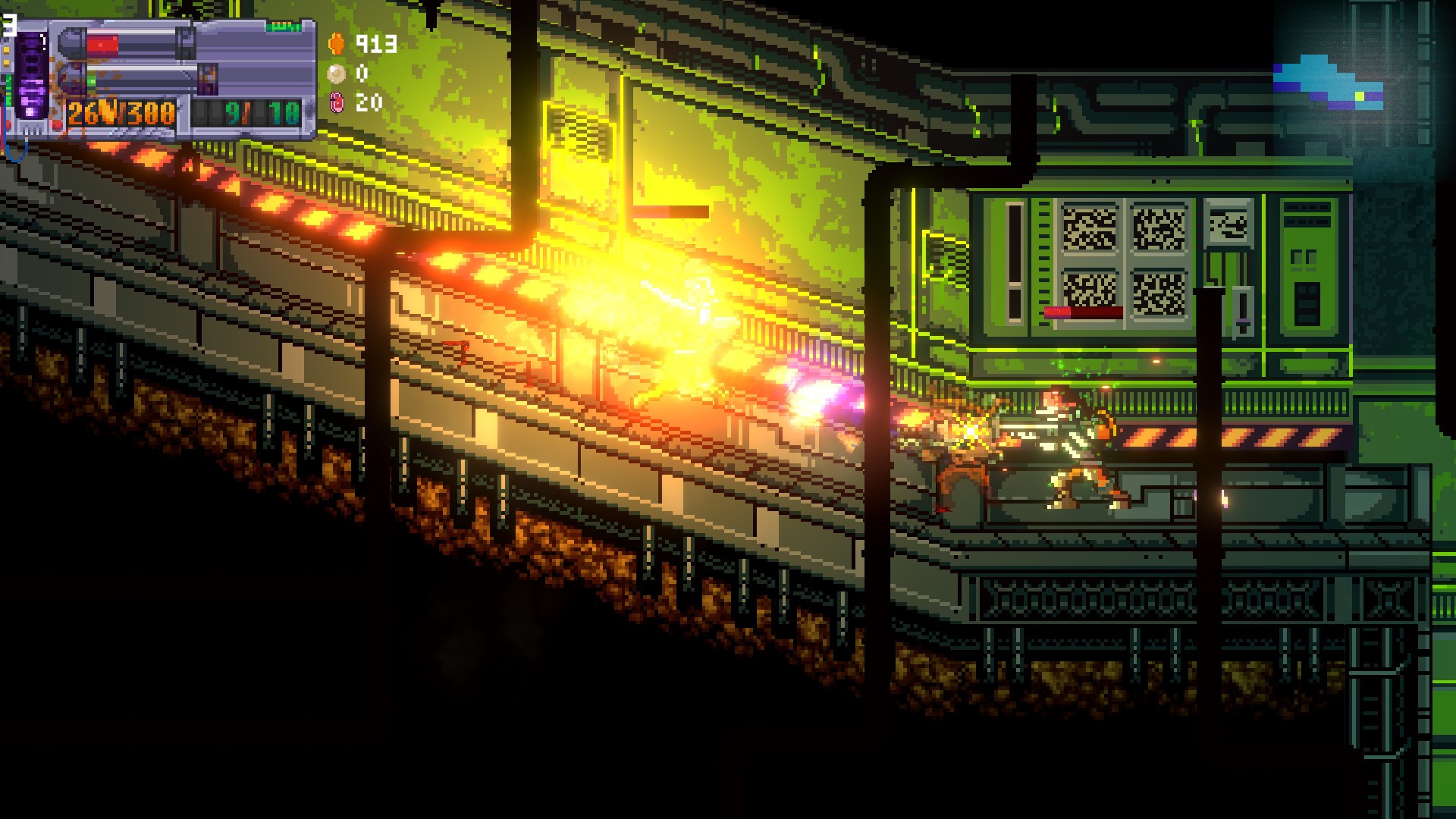Click the coin total reading 913
This screenshot has height=819, width=1456.
pyautogui.click(x=373, y=44)
